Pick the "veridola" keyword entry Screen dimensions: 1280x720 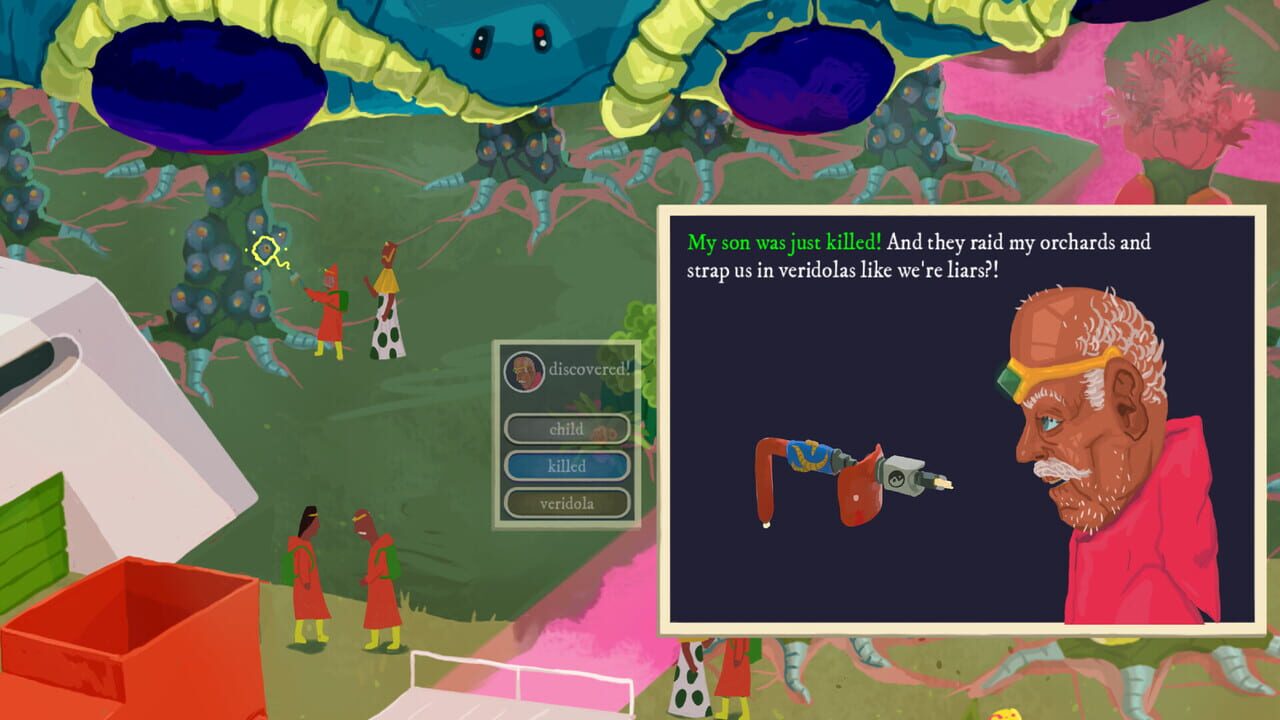[567, 503]
